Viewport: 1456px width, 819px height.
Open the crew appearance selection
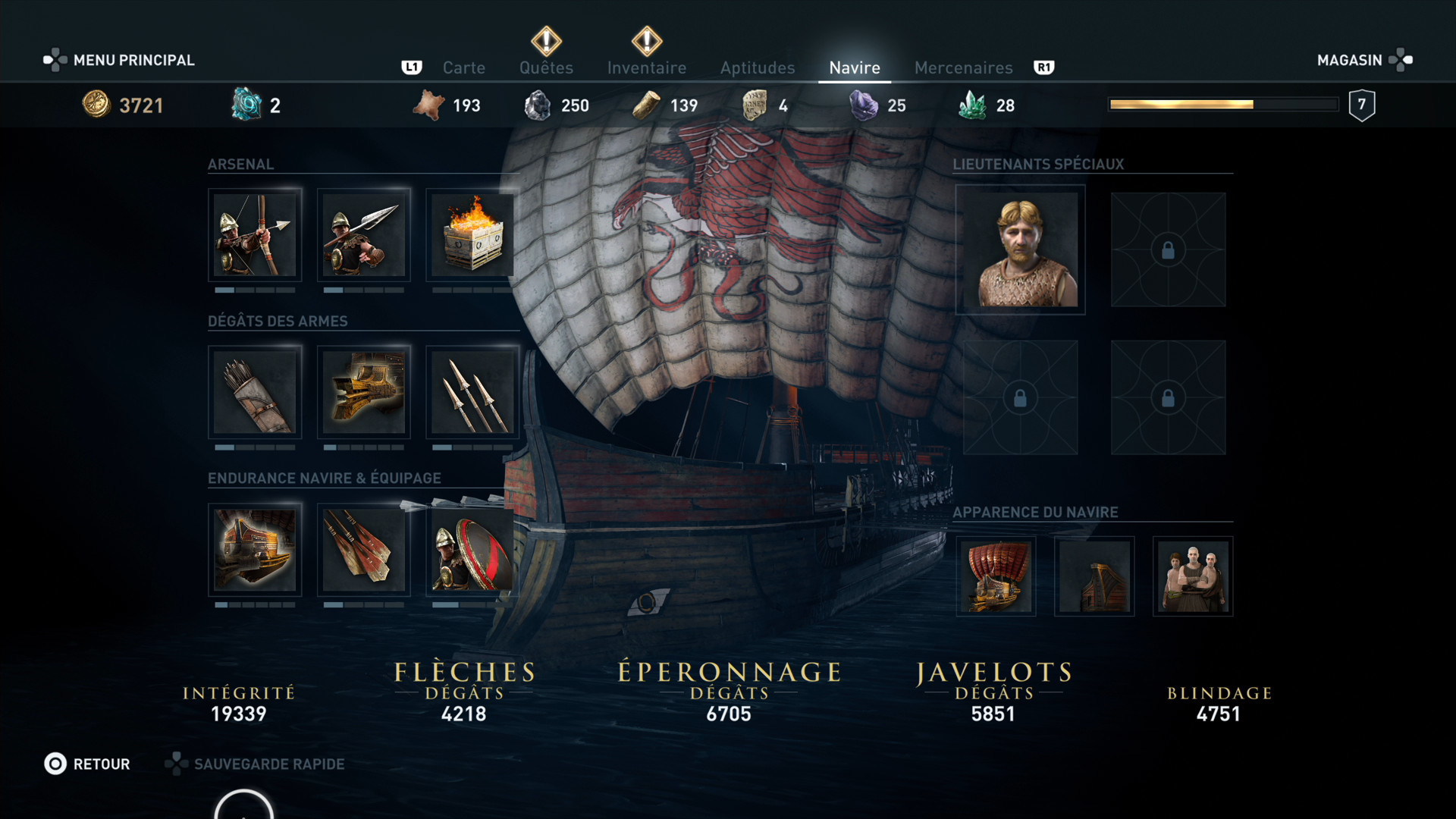click(1193, 576)
